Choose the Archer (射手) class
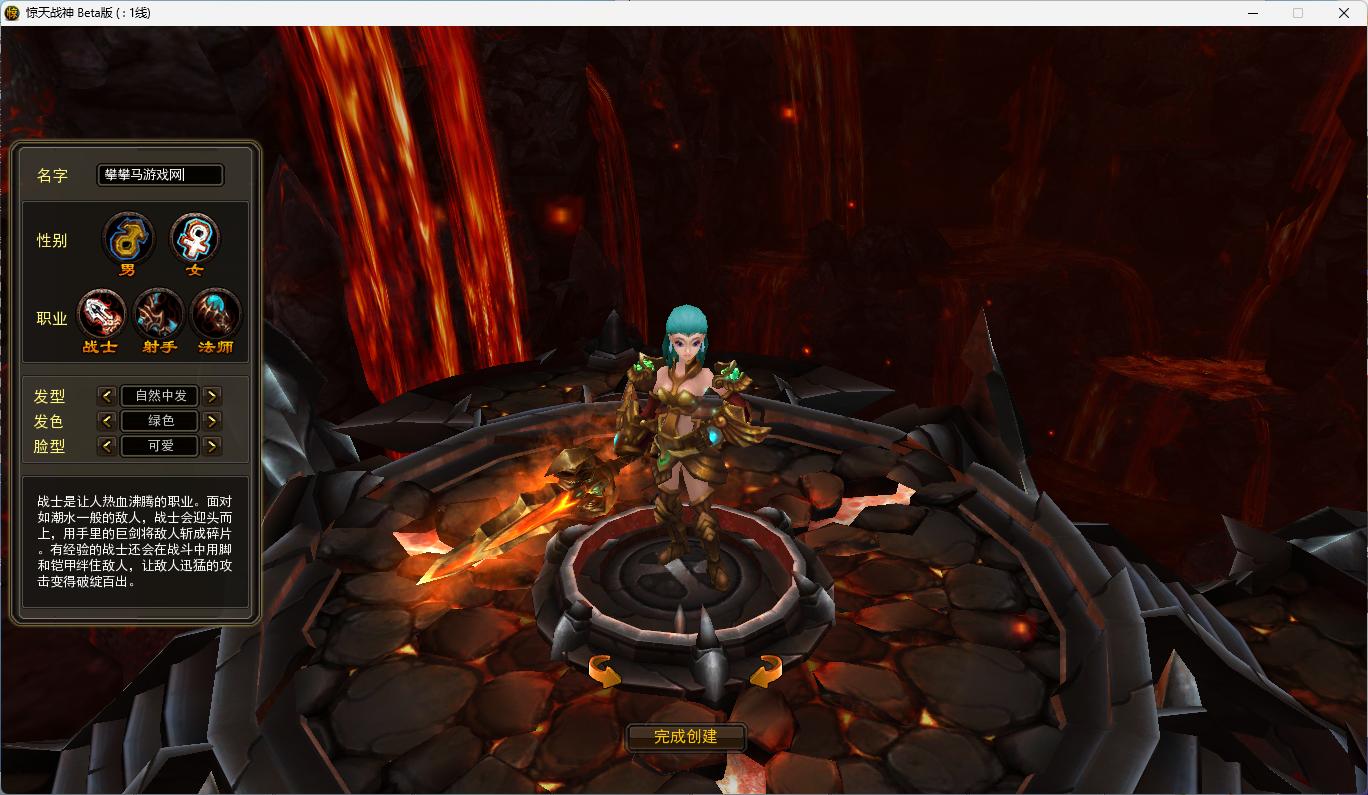The width and height of the screenshot is (1368, 795). tap(159, 316)
